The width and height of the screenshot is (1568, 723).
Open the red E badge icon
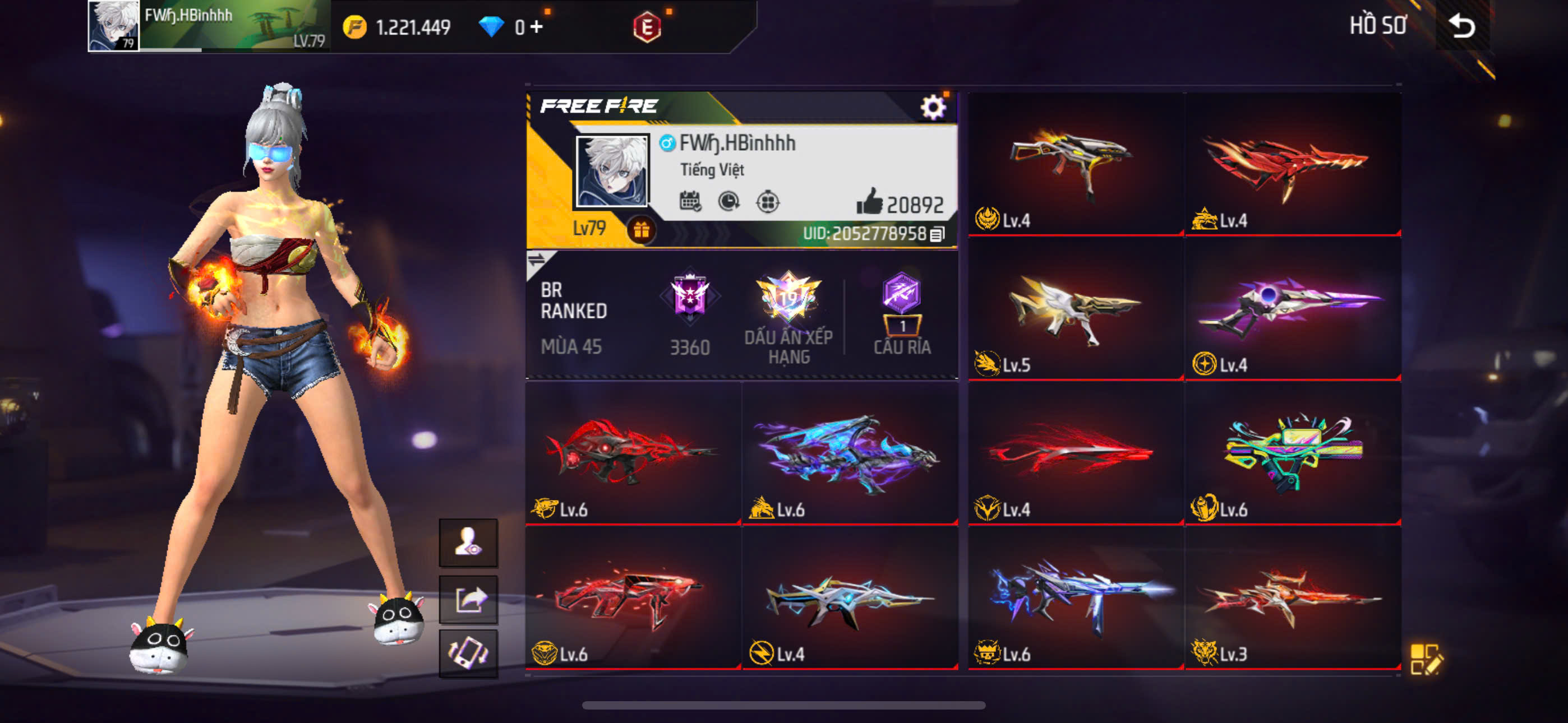pyautogui.click(x=647, y=27)
